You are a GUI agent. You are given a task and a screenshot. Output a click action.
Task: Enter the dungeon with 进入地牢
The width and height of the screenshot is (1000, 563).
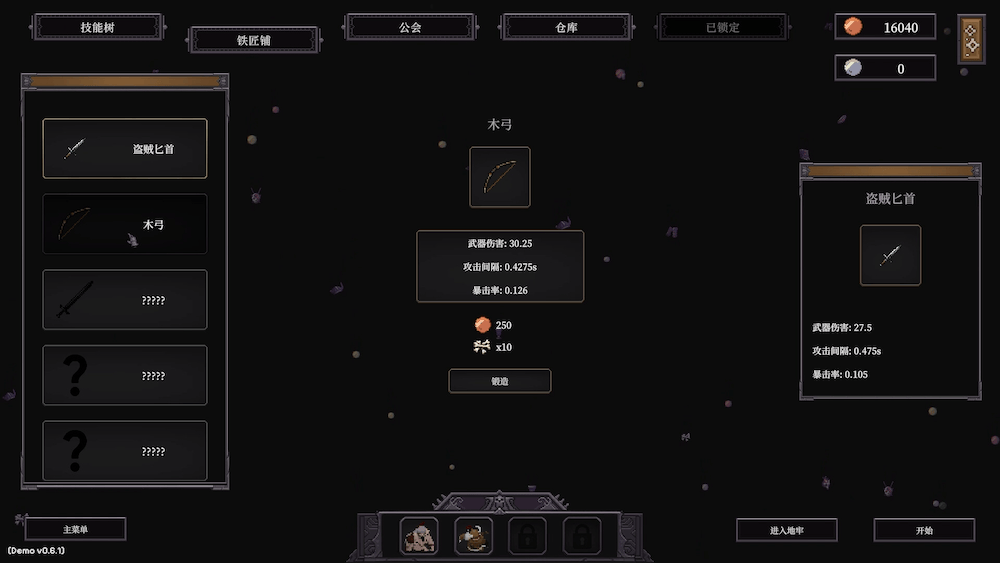click(787, 530)
